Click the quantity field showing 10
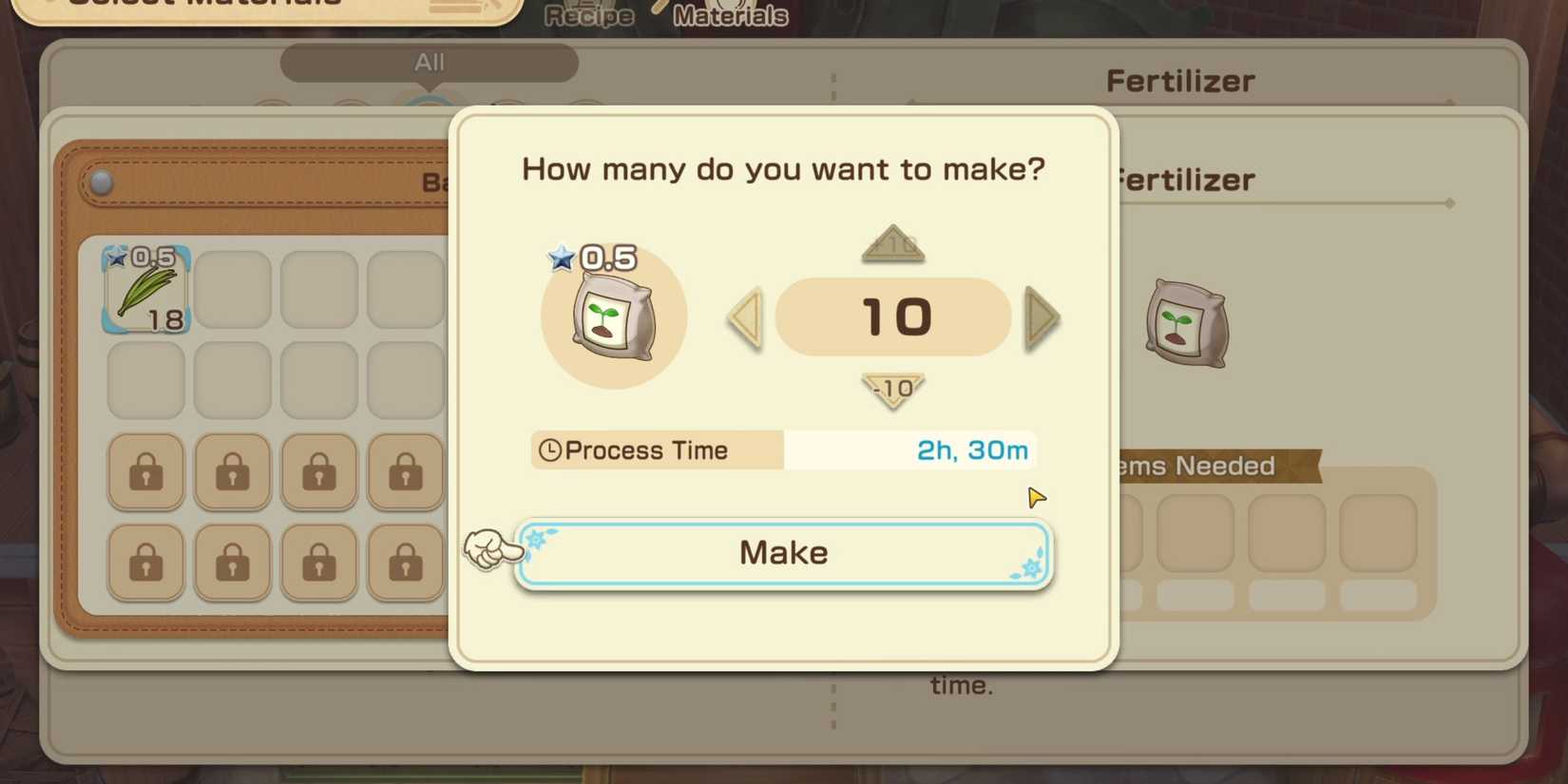 (x=891, y=318)
